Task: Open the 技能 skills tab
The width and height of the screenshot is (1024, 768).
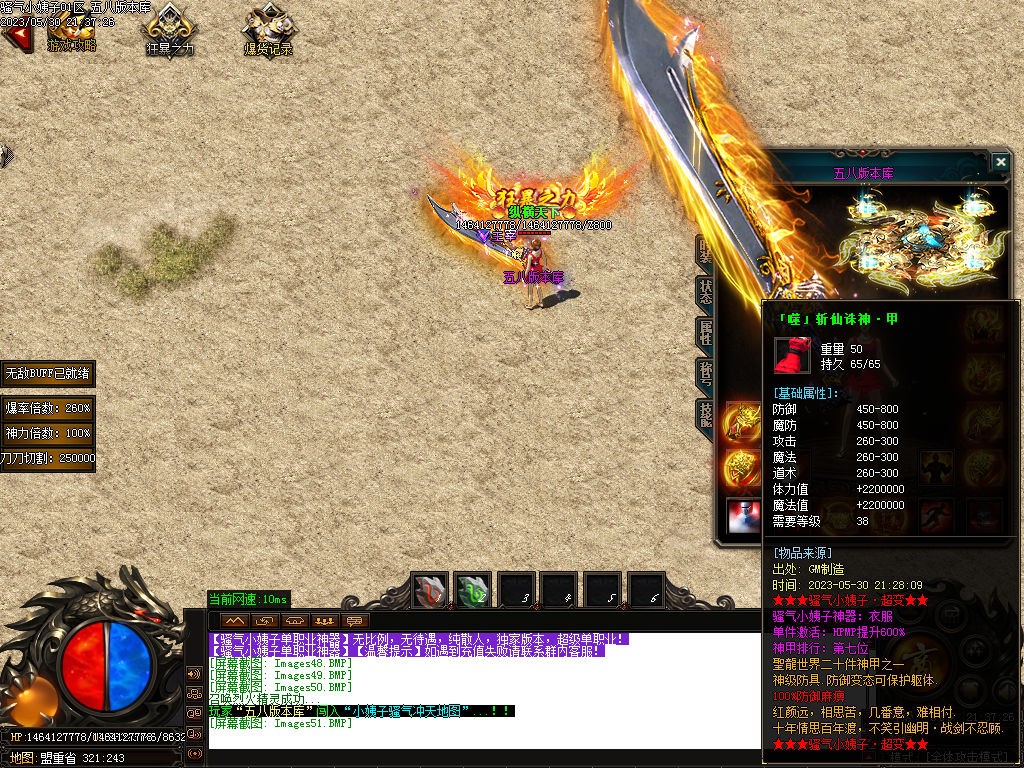Action: click(705, 413)
